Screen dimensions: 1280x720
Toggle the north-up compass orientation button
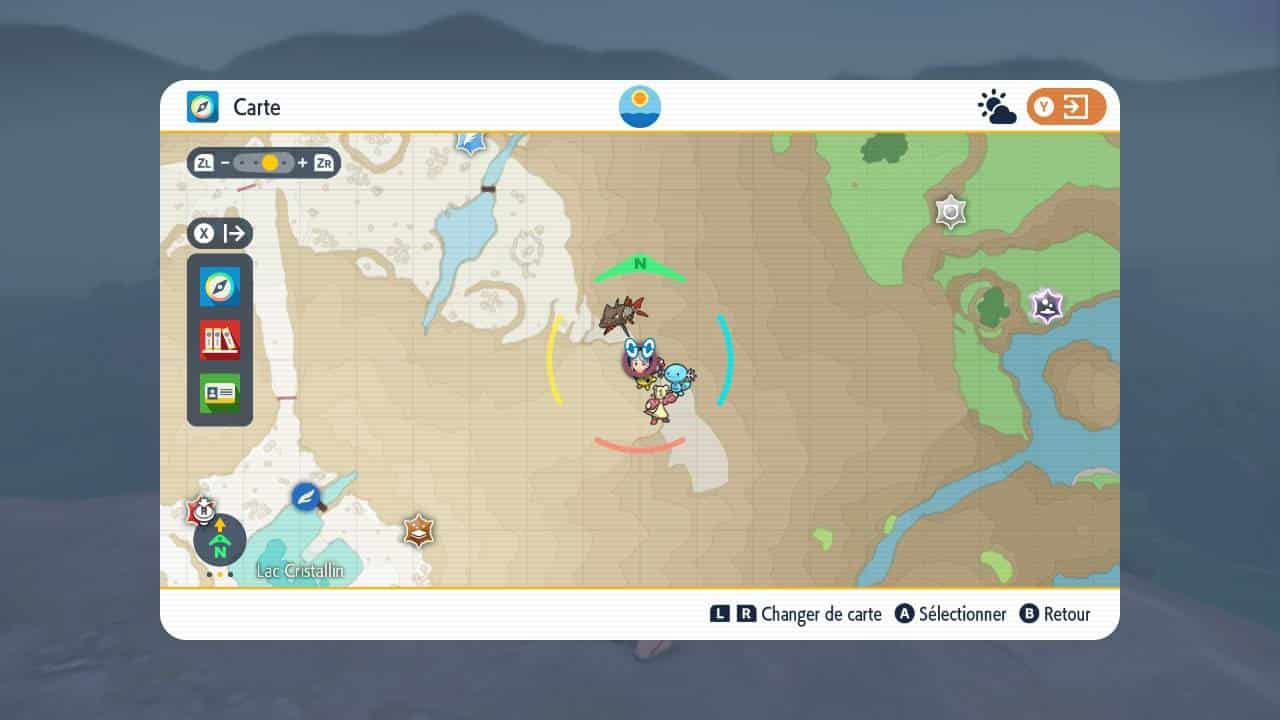point(220,541)
